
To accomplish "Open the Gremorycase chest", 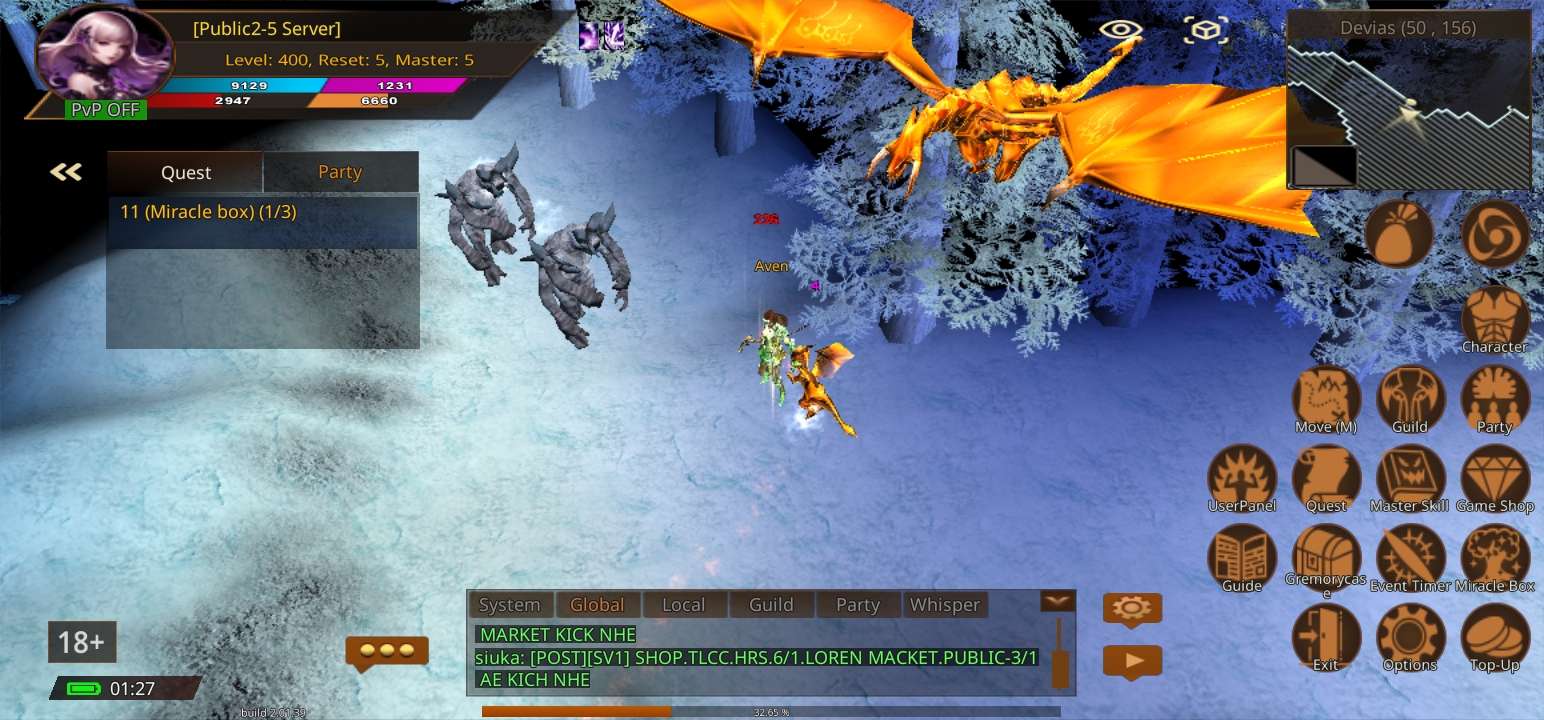I will point(1326,556).
